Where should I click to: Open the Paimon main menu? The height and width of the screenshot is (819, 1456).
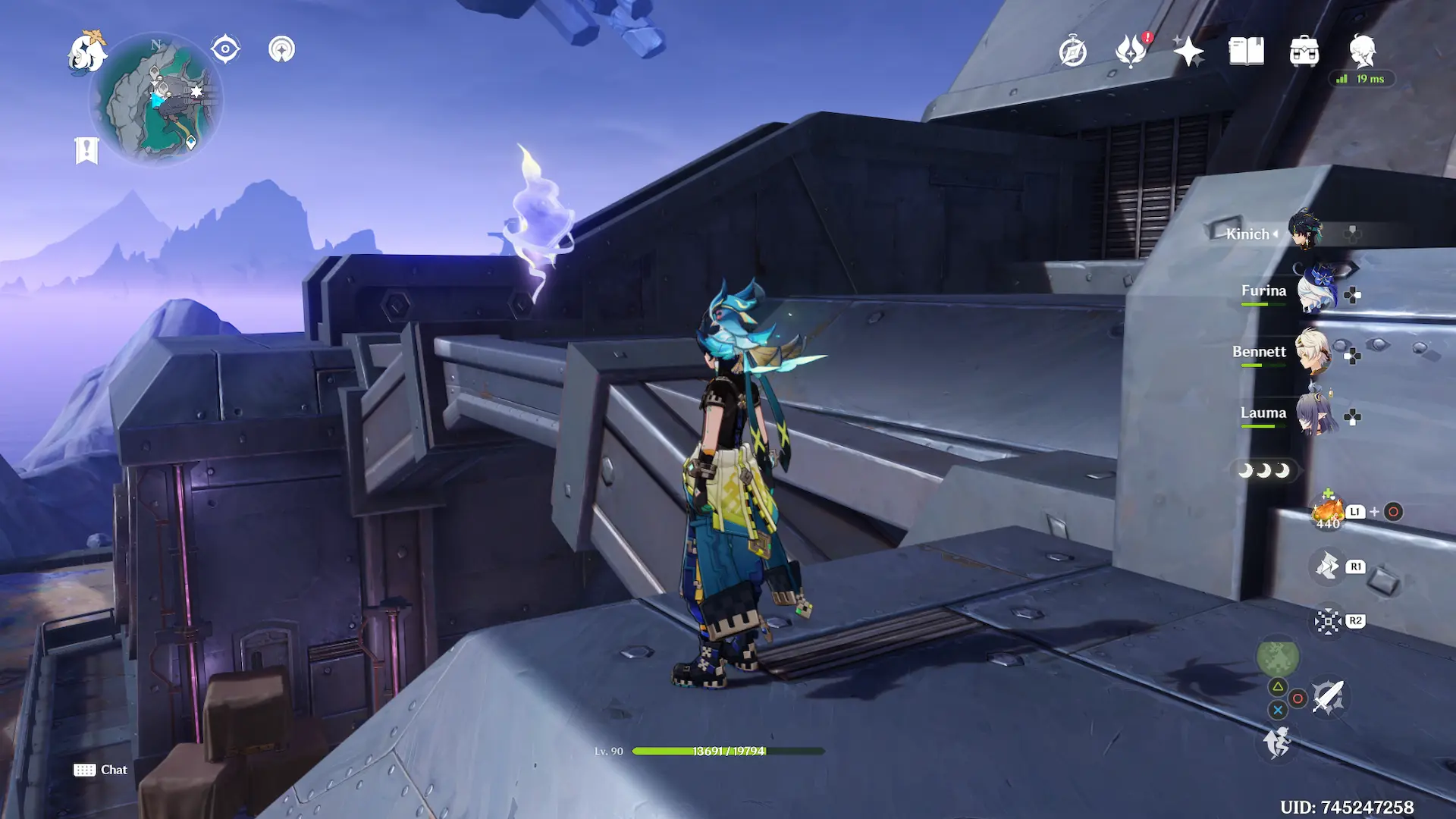coord(86,53)
